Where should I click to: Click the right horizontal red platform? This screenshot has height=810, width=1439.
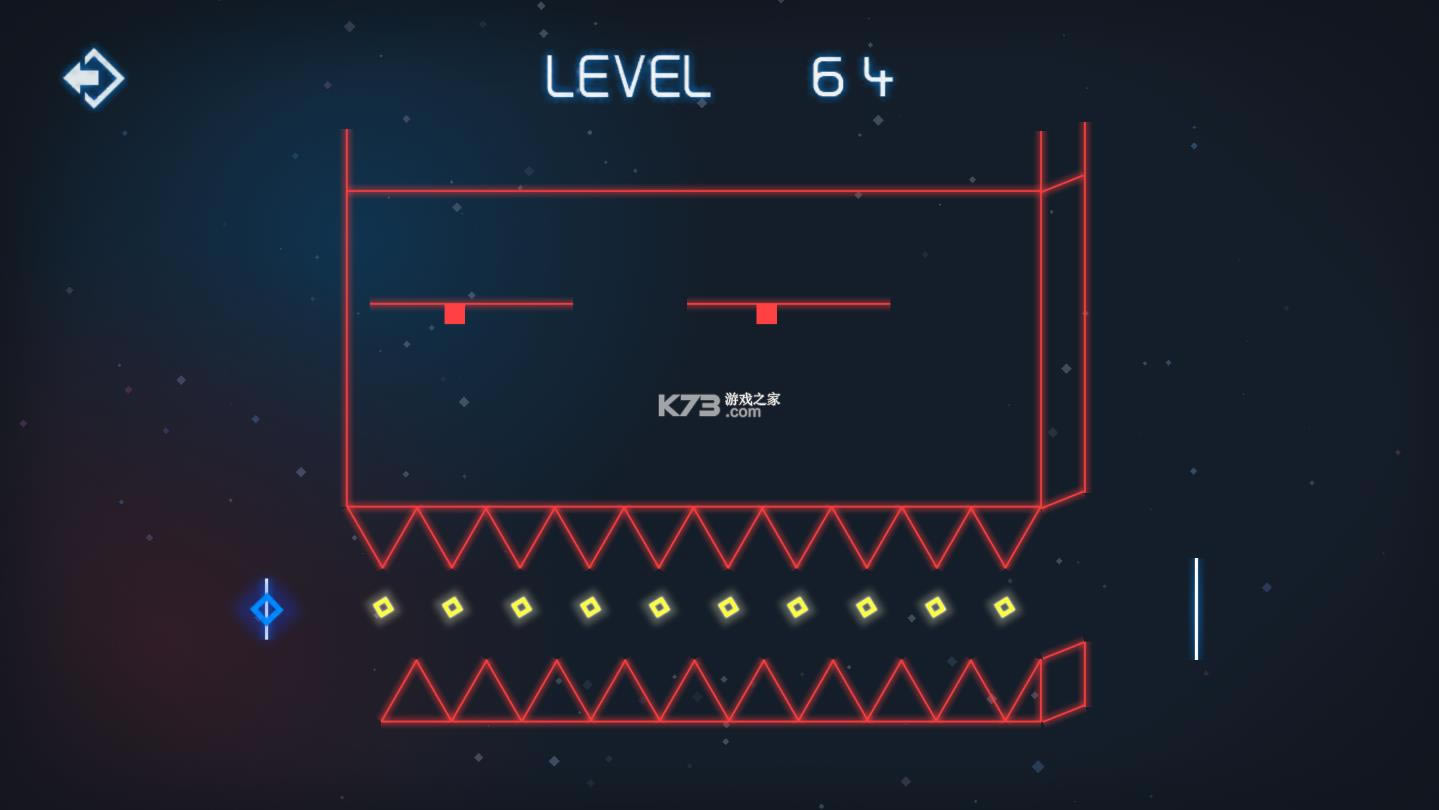point(787,302)
